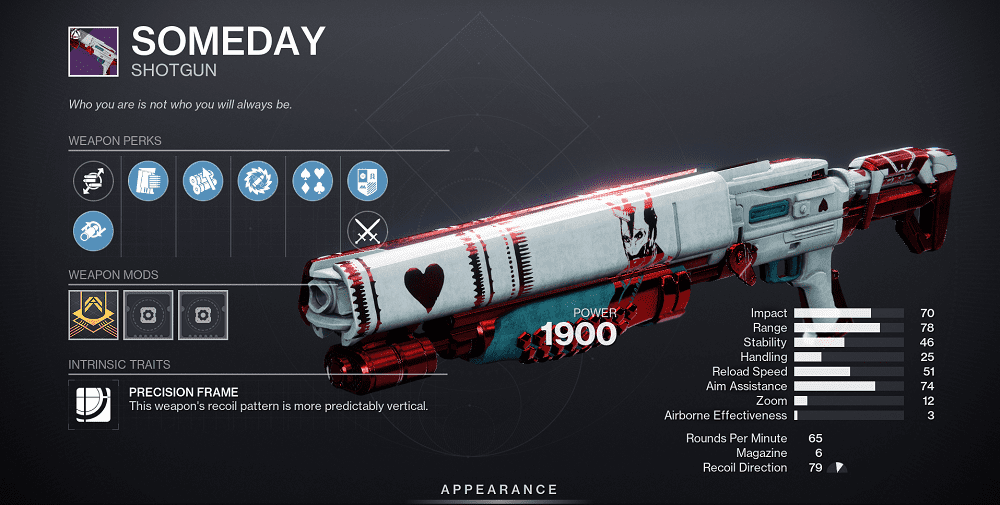Open the crossed swords perk slot

367,231
